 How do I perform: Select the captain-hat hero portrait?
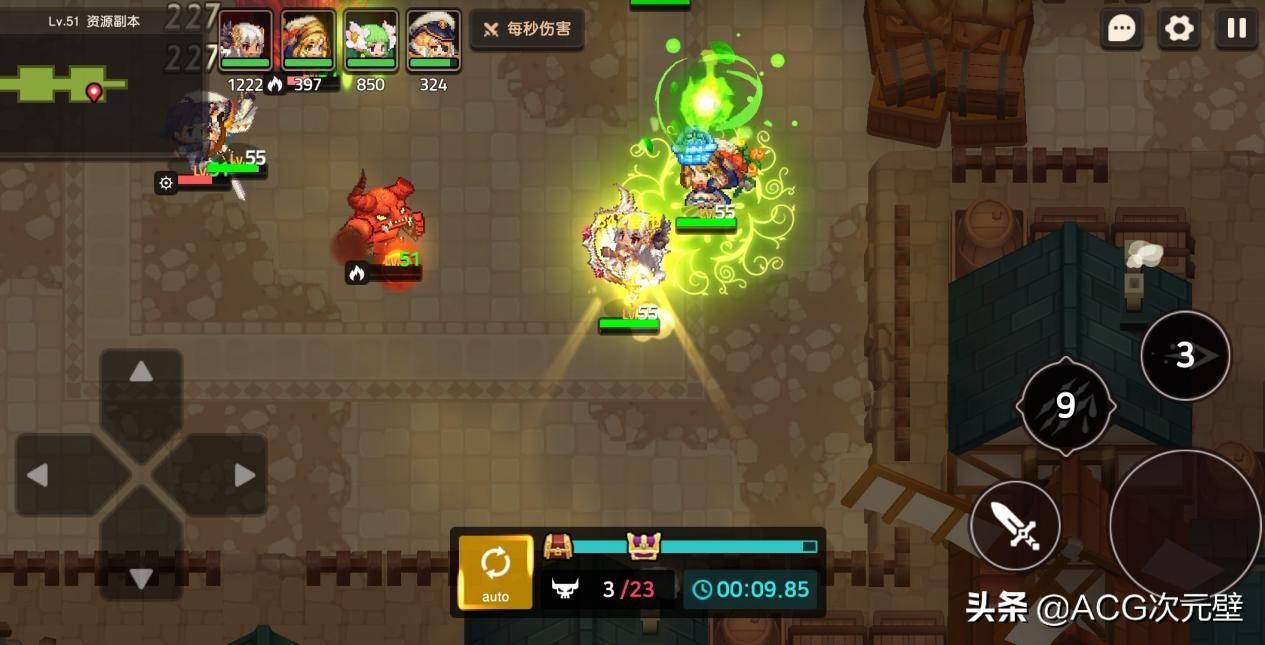pos(433,40)
